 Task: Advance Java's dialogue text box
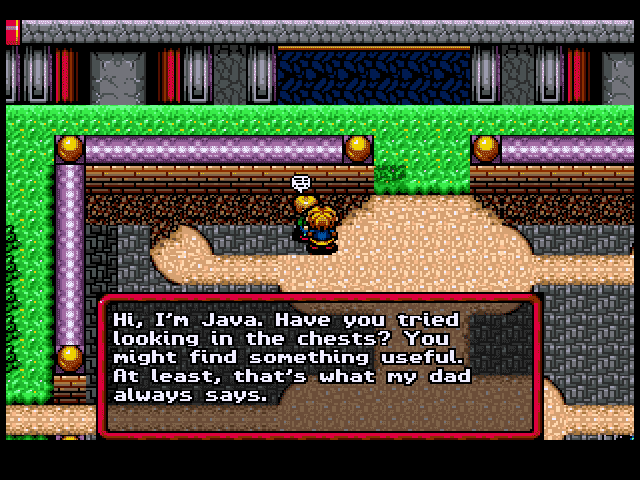[318, 365]
